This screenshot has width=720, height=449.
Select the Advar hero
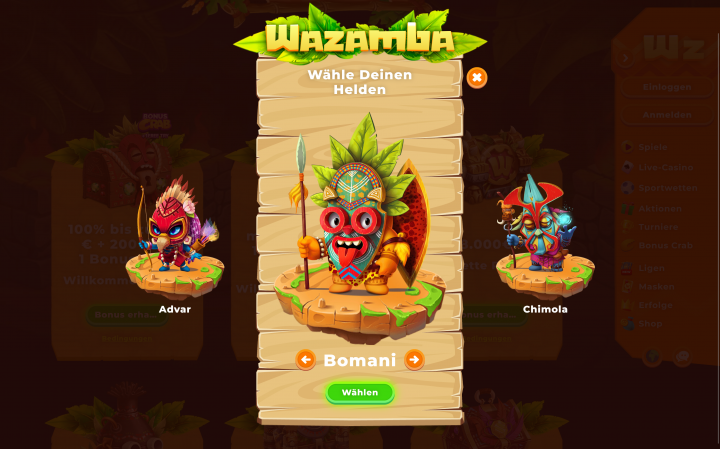click(x=174, y=240)
